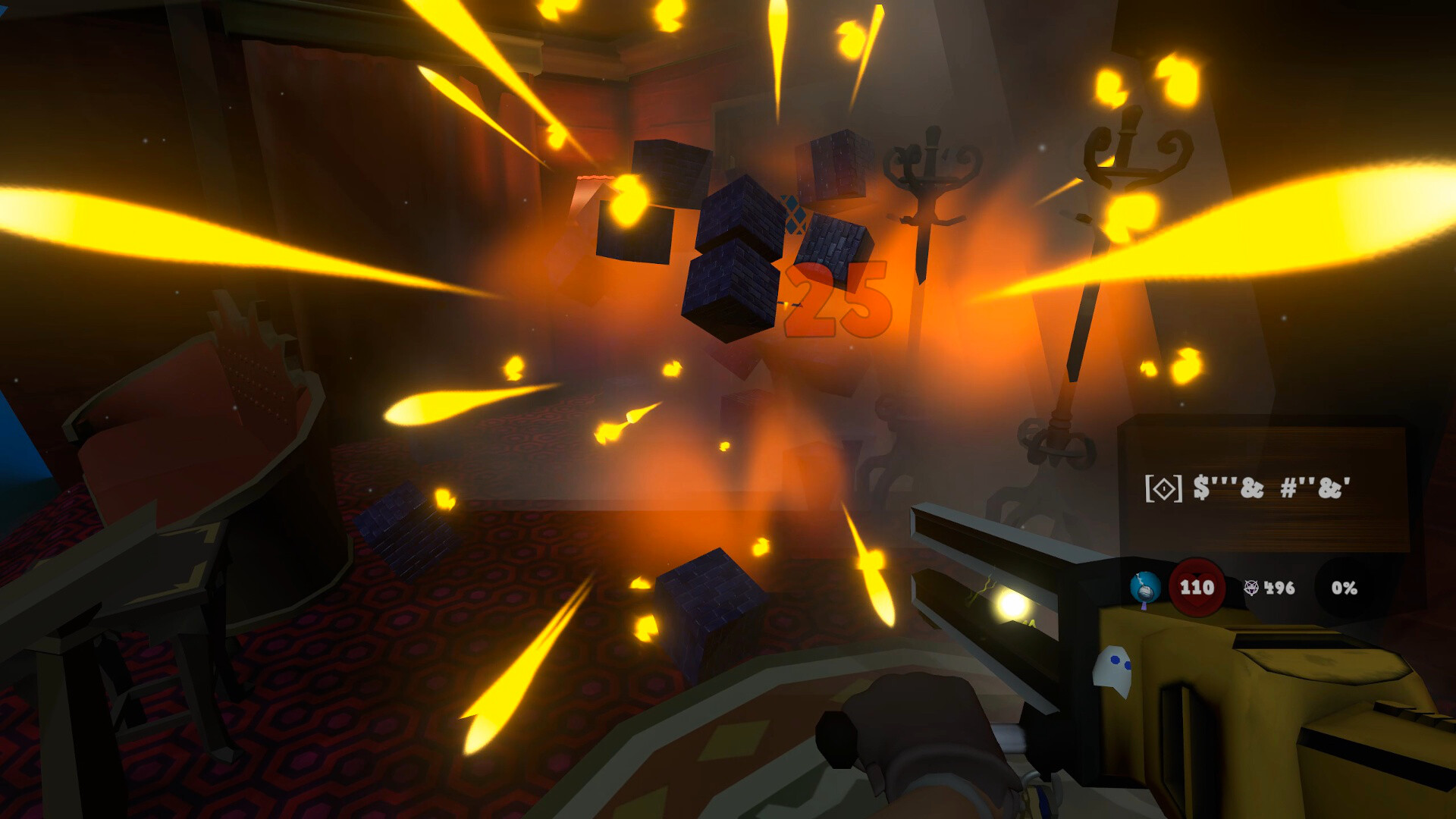Viewport: 1456px width, 819px height.
Task: Select the 0% progress indicator
Action: 1345,588
